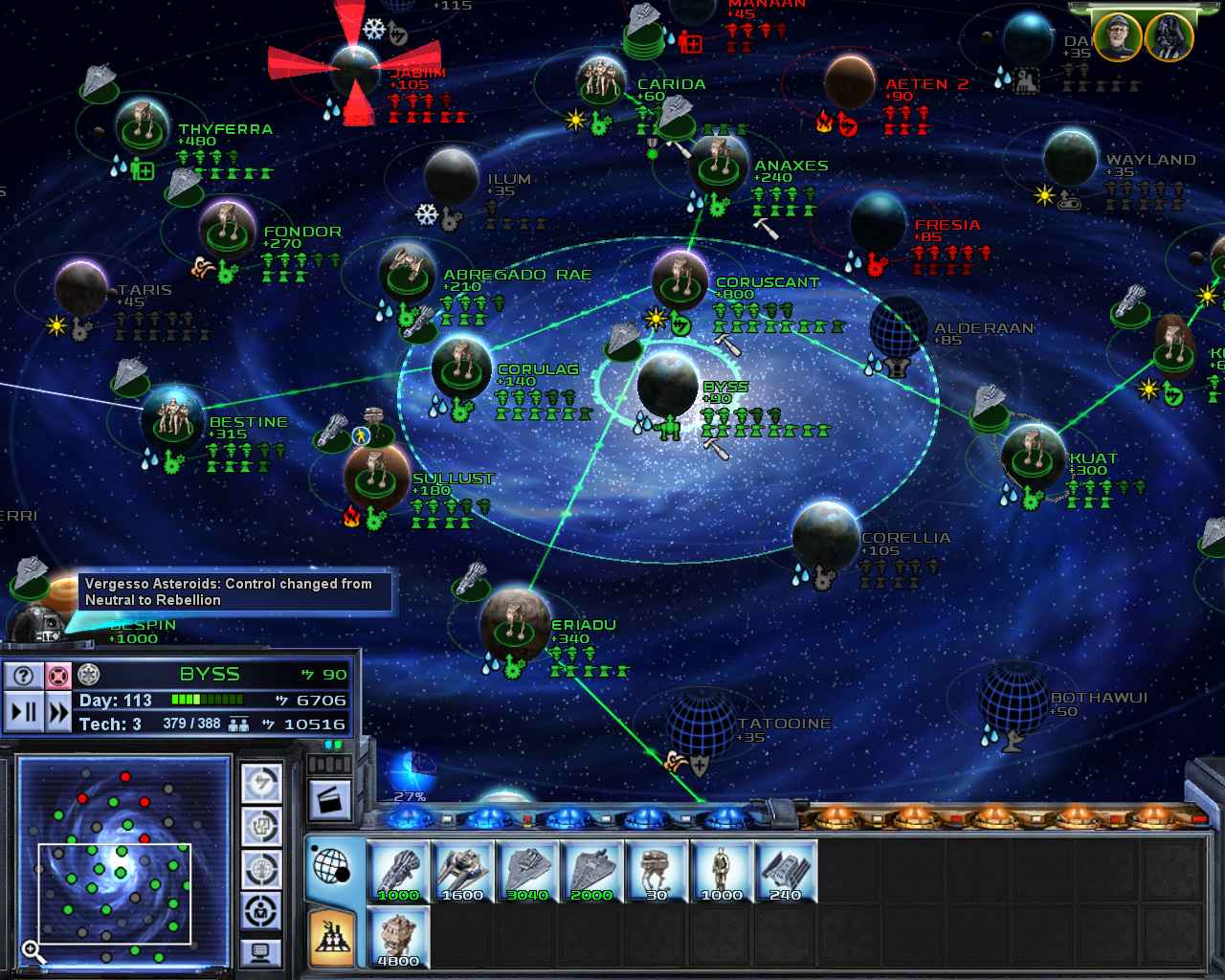Toggle the play/pause game speed button
The width and height of the screenshot is (1225, 980).
(x=24, y=712)
